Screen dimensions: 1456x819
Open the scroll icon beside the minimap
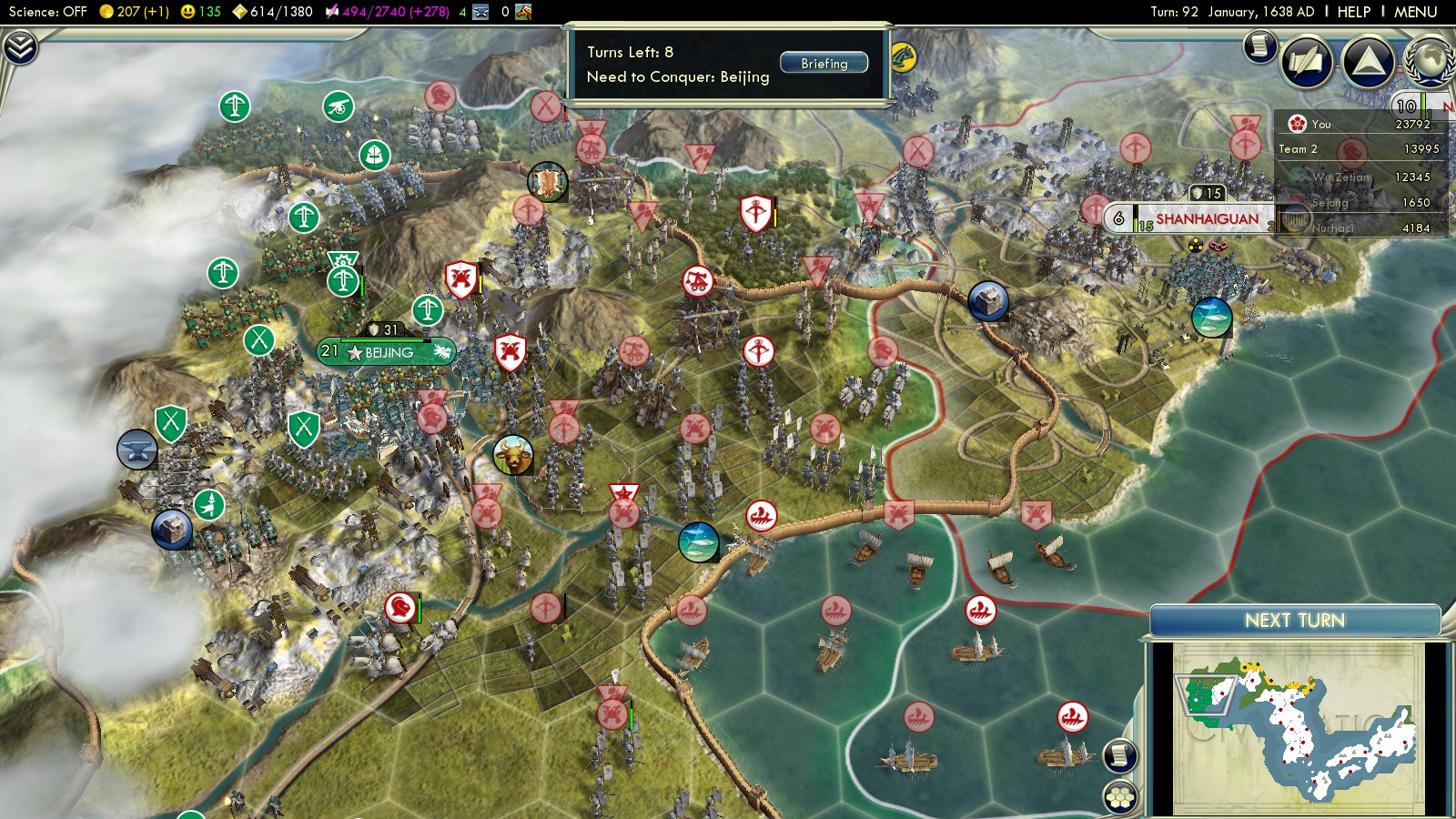1120,755
